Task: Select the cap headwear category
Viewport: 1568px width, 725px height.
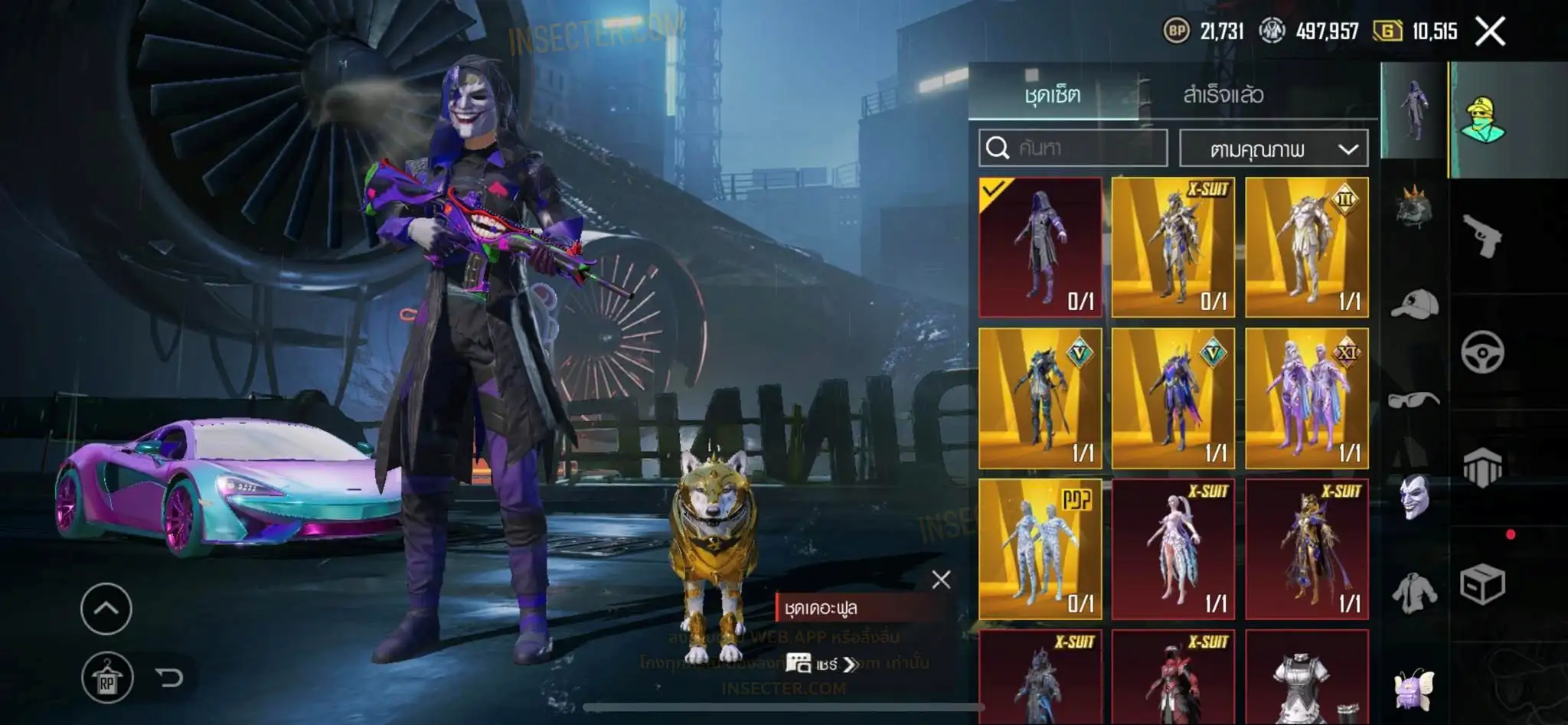Action: 1414,304
